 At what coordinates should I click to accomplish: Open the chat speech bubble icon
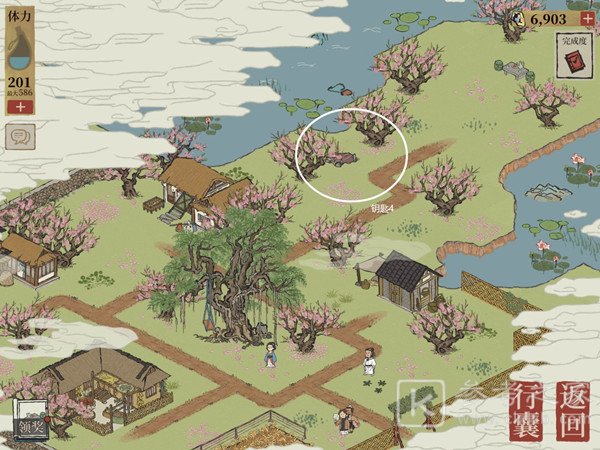[x=17, y=136]
